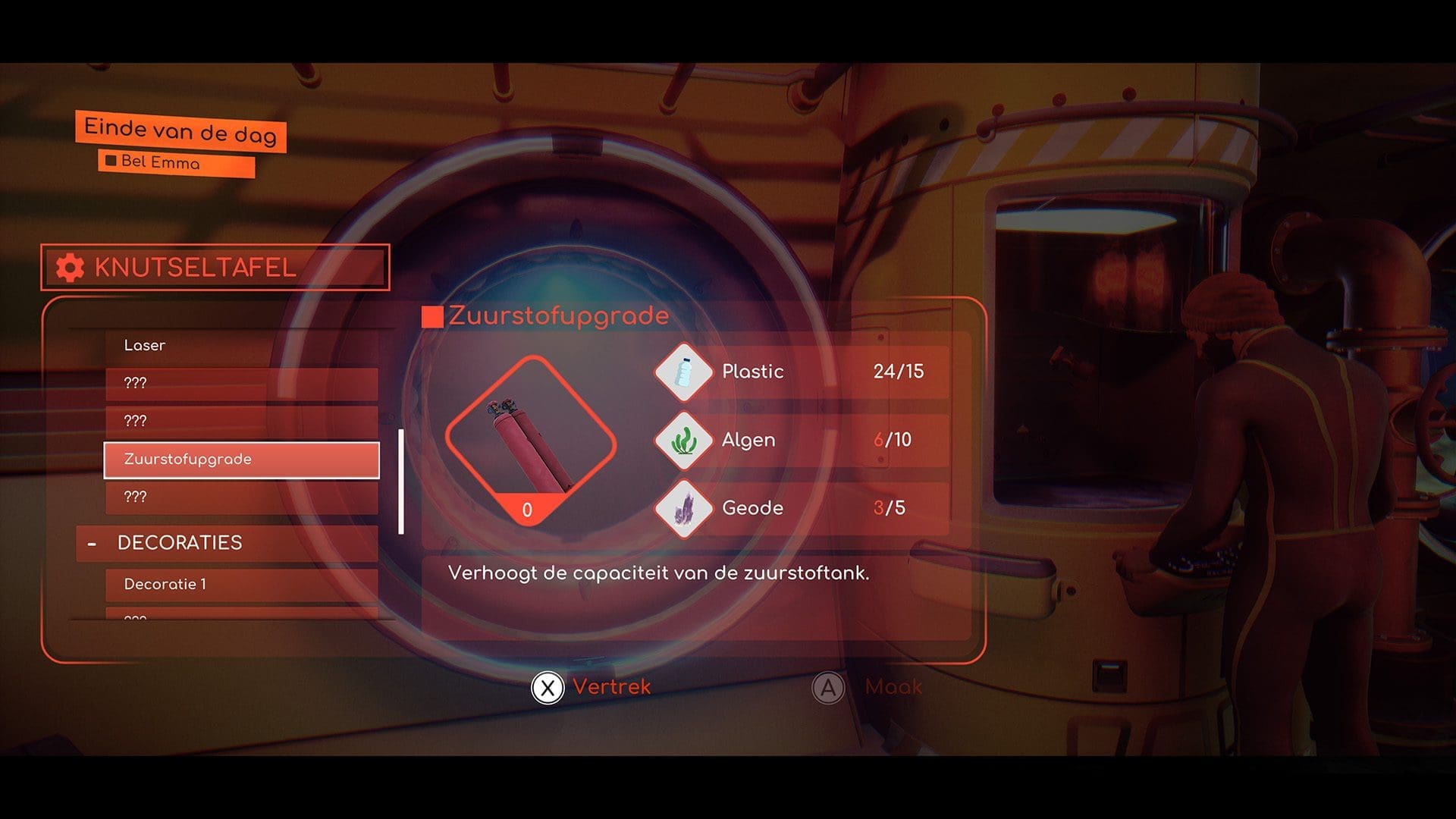Select the Laser recipe
Viewport: 1456px width, 819px height.
click(x=241, y=346)
